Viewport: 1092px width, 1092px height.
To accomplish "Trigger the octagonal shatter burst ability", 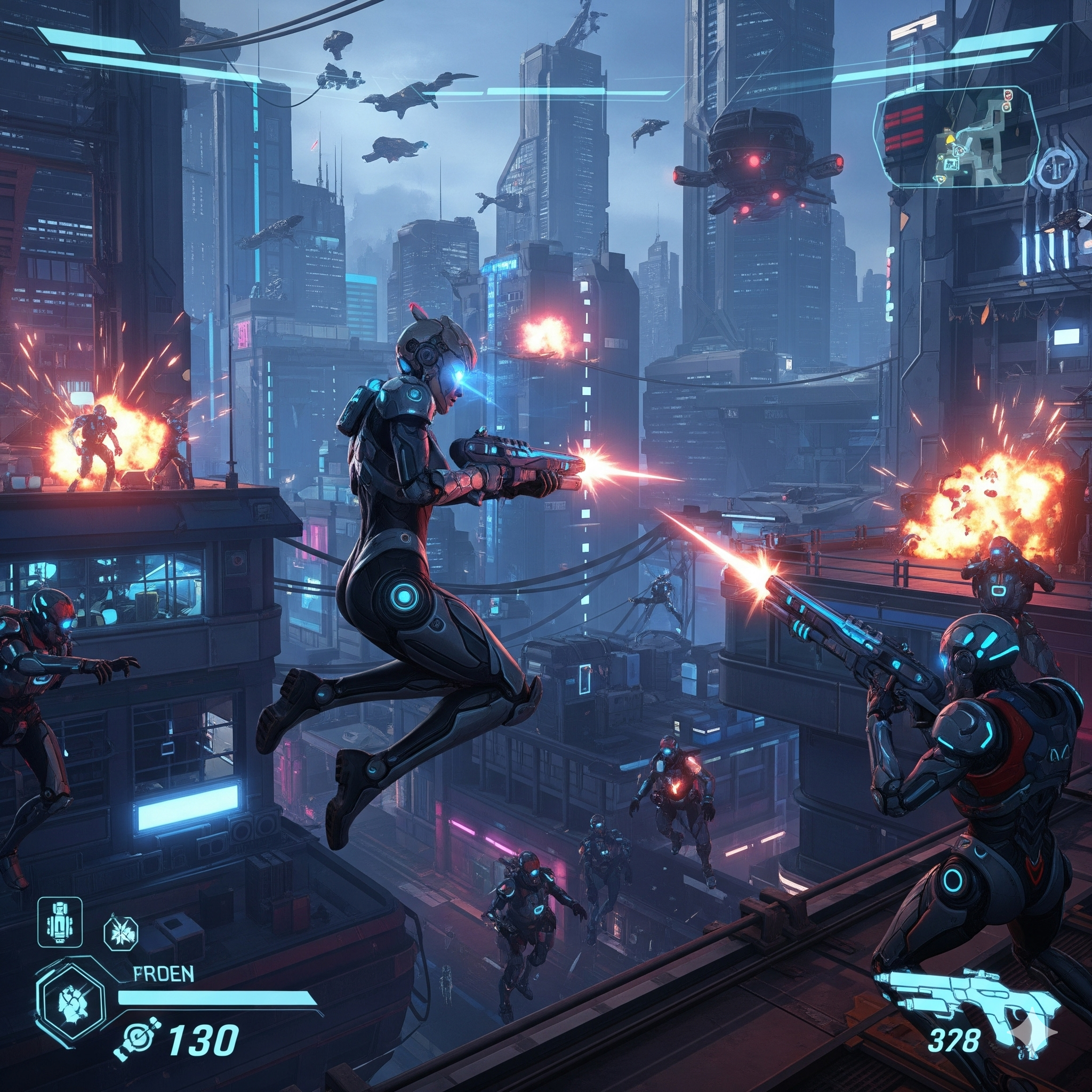I will [x=122, y=933].
